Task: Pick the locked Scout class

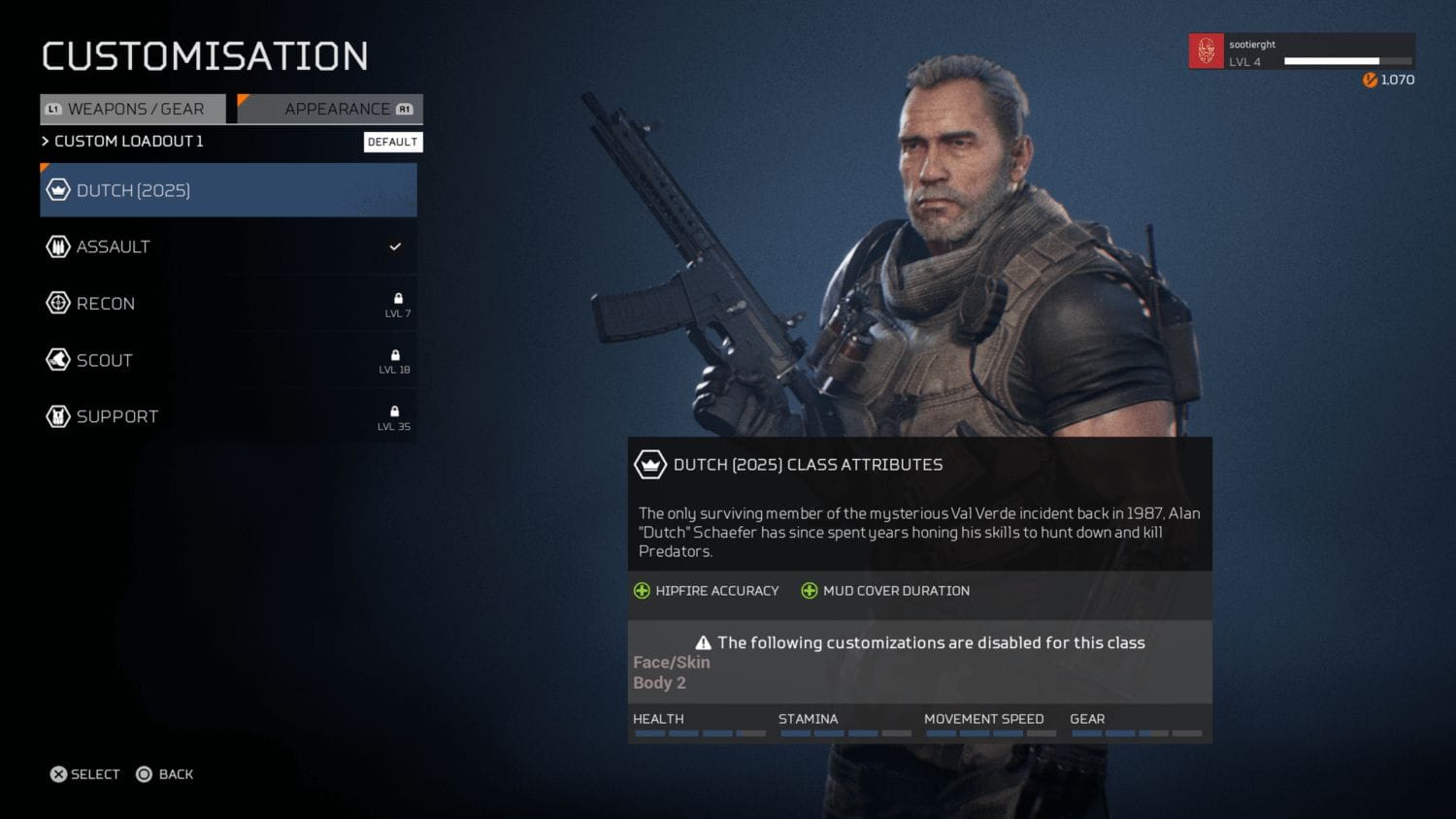Action: pyautogui.click(x=228, y=360)
